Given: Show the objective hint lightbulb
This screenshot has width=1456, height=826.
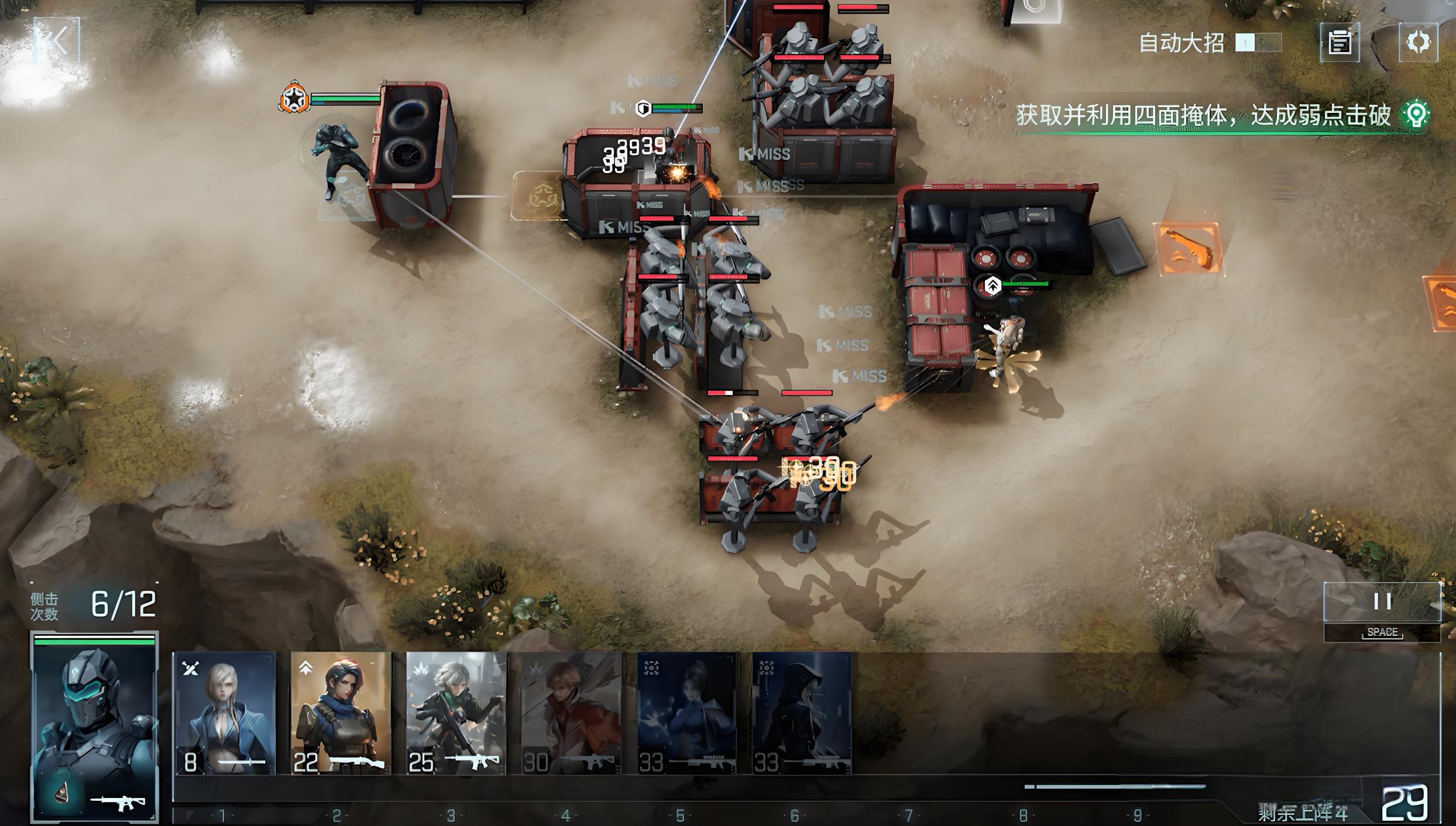Looking at the screenshot, I should click(1416, 115).
